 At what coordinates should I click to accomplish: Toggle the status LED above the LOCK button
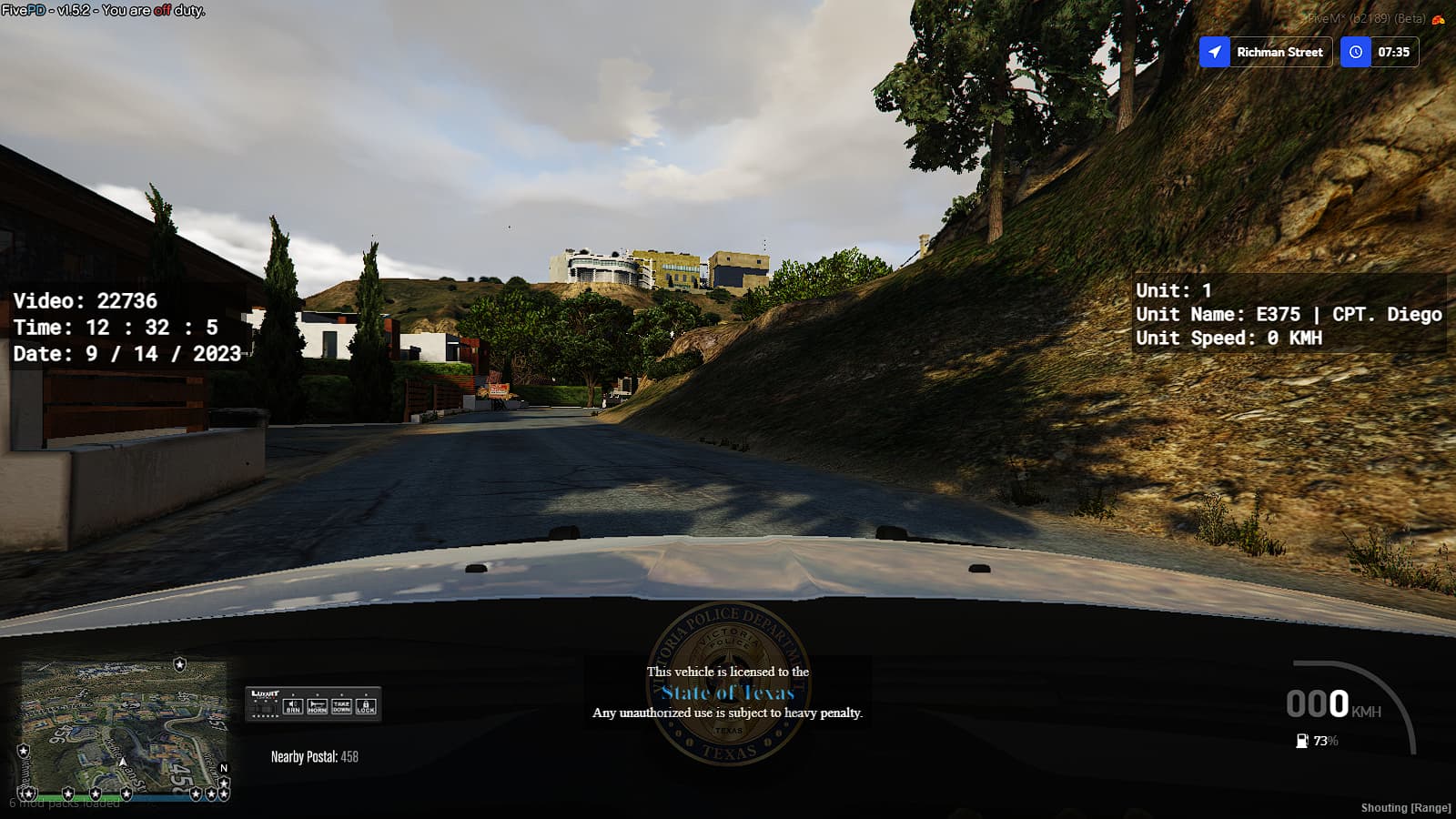pos(366,694)
